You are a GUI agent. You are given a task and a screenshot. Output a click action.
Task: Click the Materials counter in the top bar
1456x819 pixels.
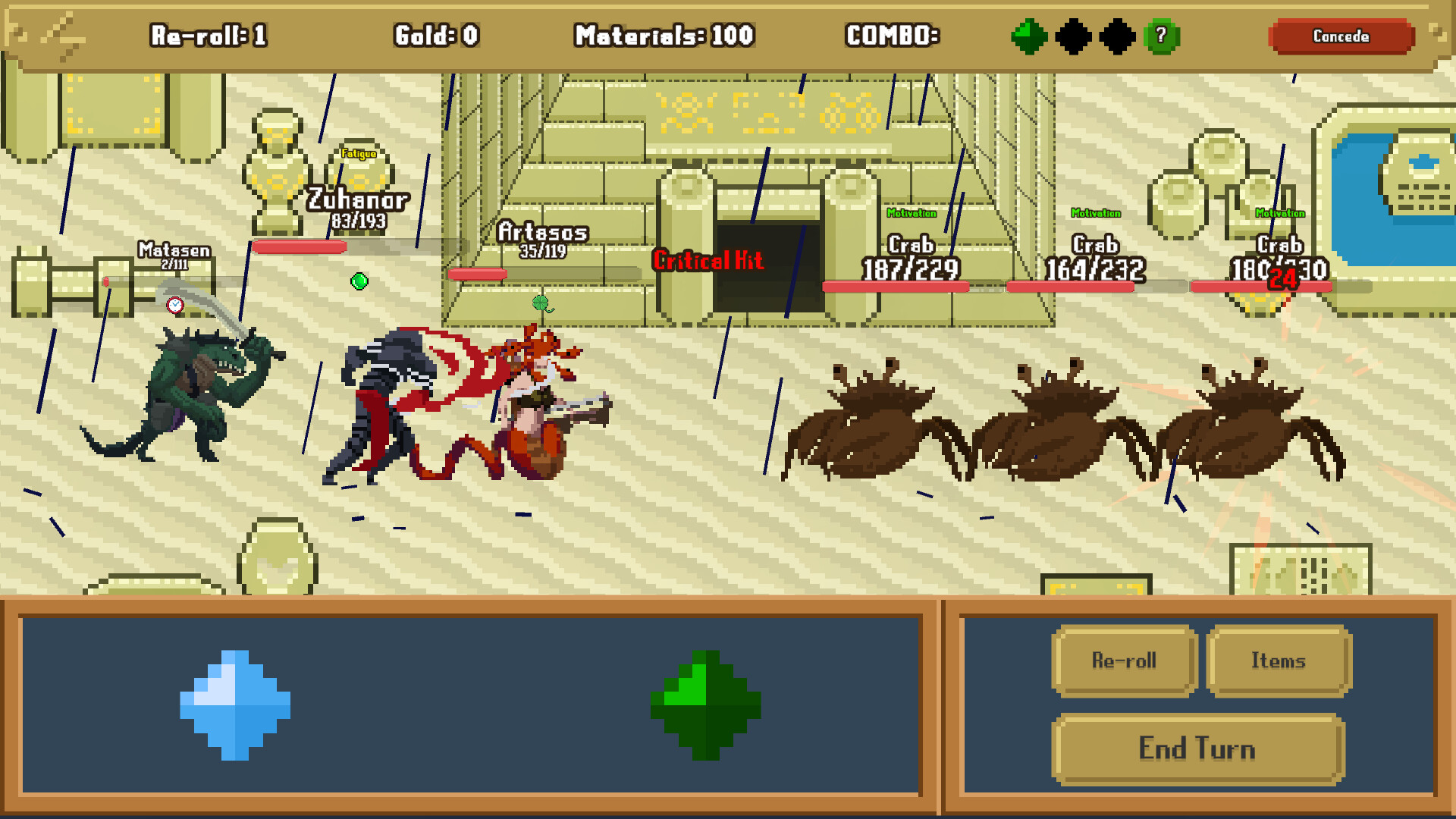pos(664,36)
